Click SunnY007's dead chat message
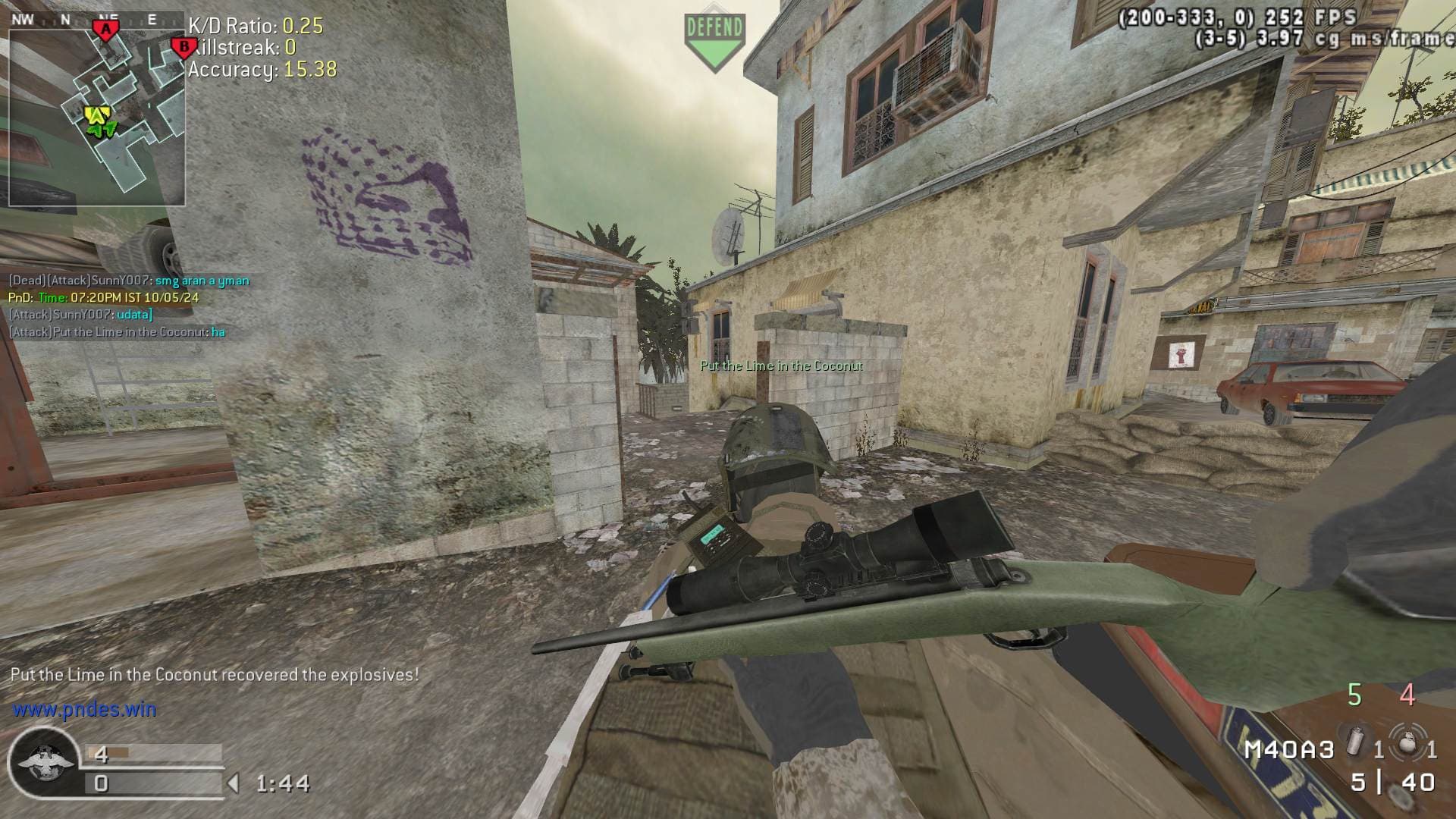The width and height of the screenshot is (1456, 819). (x=129, y=281)
